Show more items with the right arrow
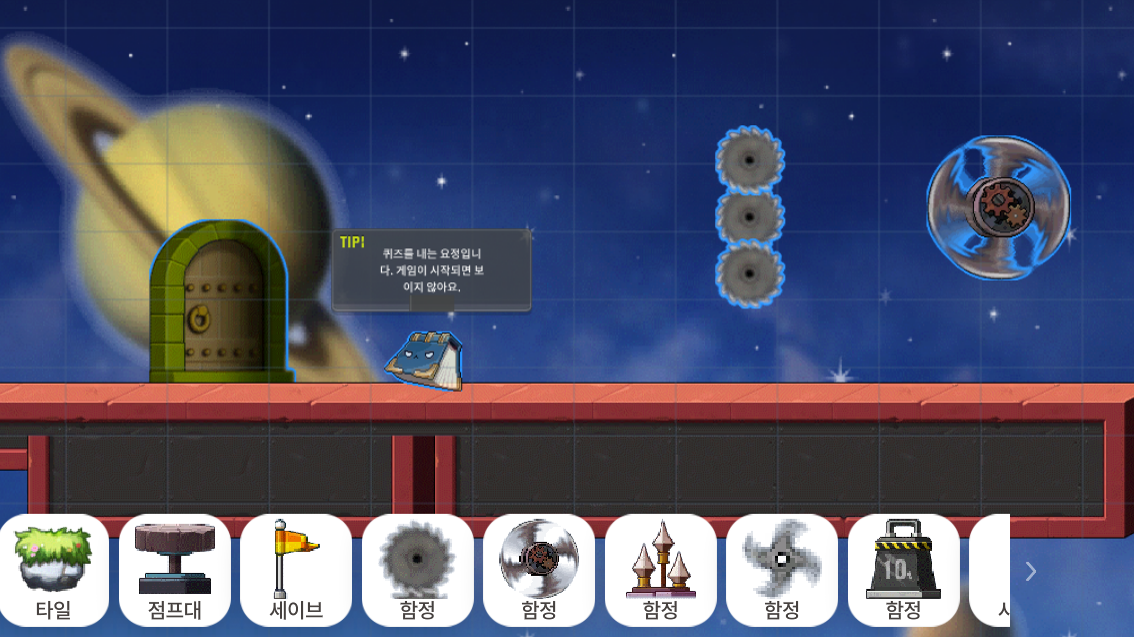The height and width of the screenshot is (637, 1134). click(x=1031, y=571)
